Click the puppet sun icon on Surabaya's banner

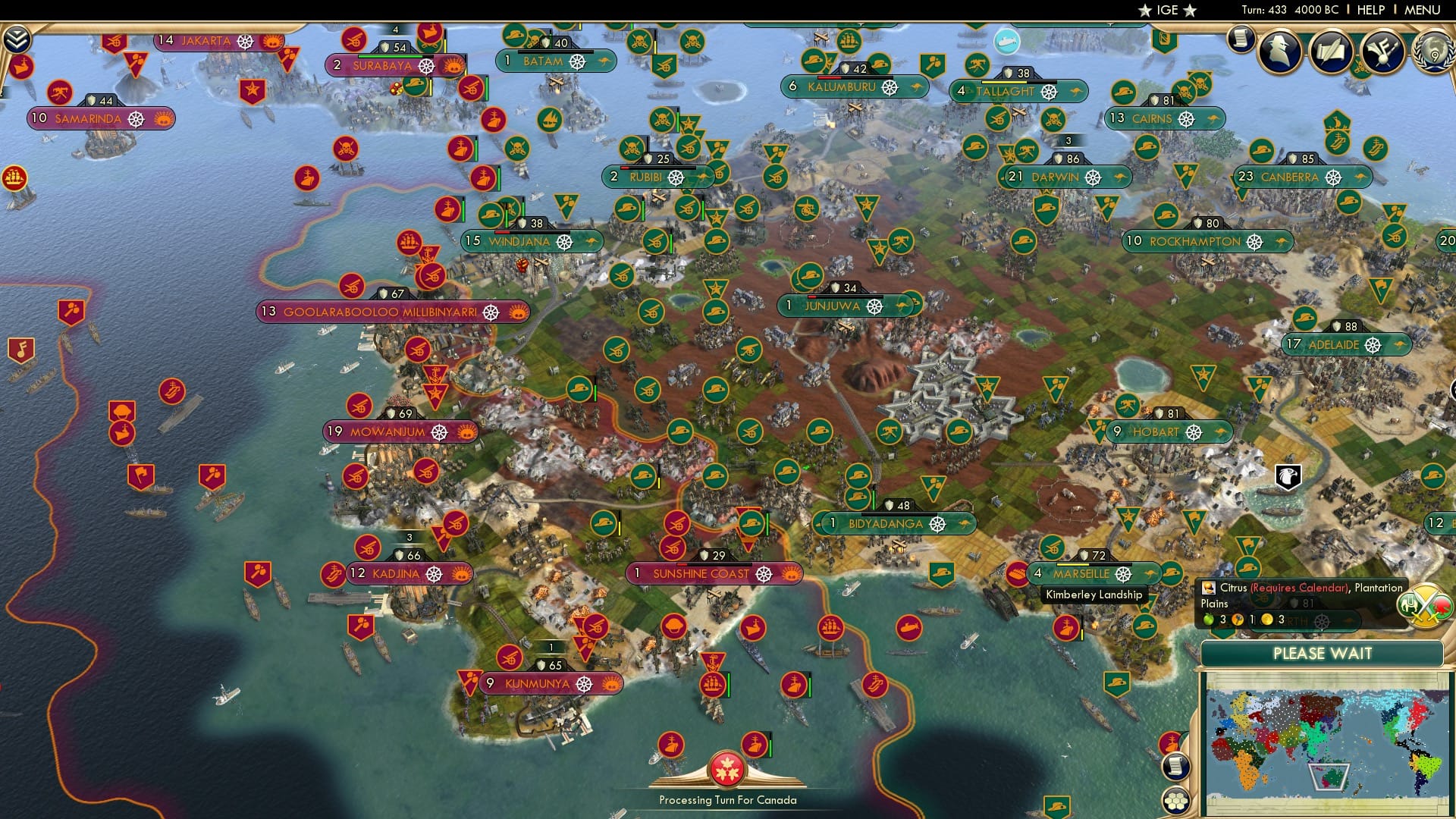[x=453, y=66]
